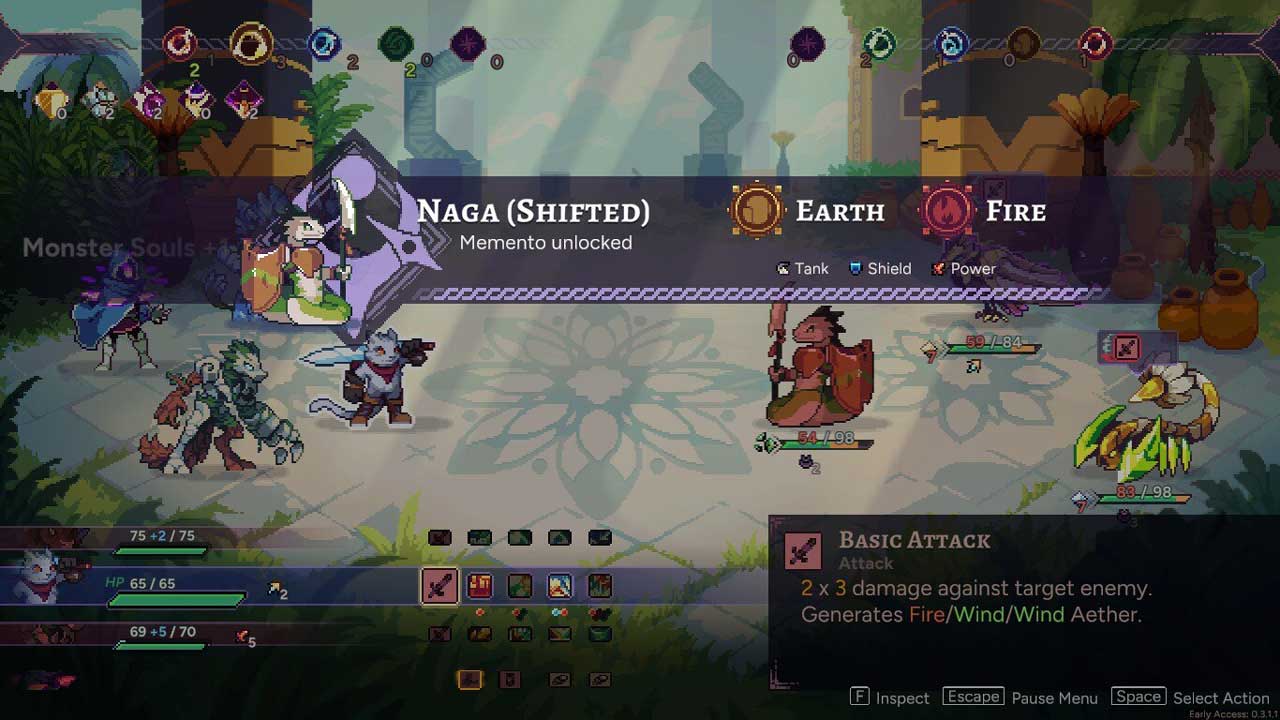The image size is (1280, 720).
Task: Click the Earth element icon in the banner
Action: point(757,211)
